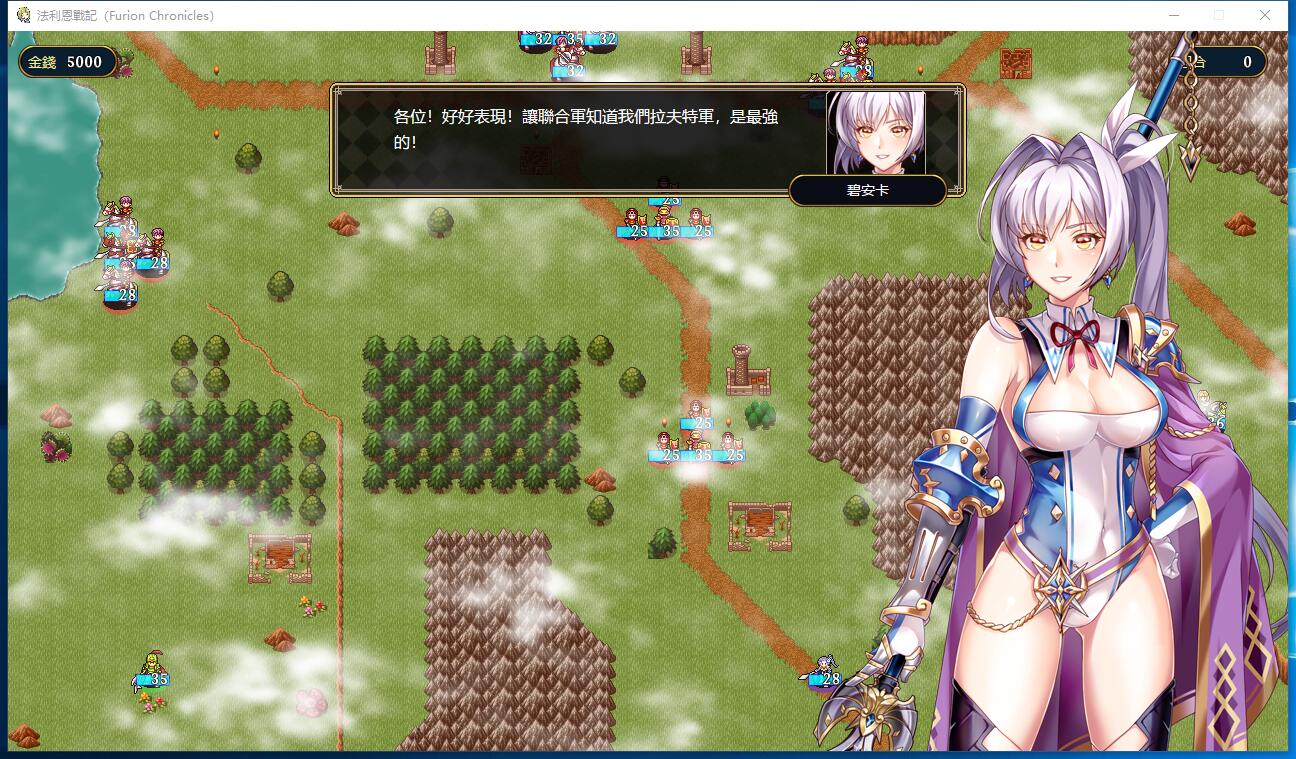Image resolution: width=1296 pixels, height=759 pixels.
Task: Click the HP bar under the 25 HP infantry unit
Action: click(666, 457)
